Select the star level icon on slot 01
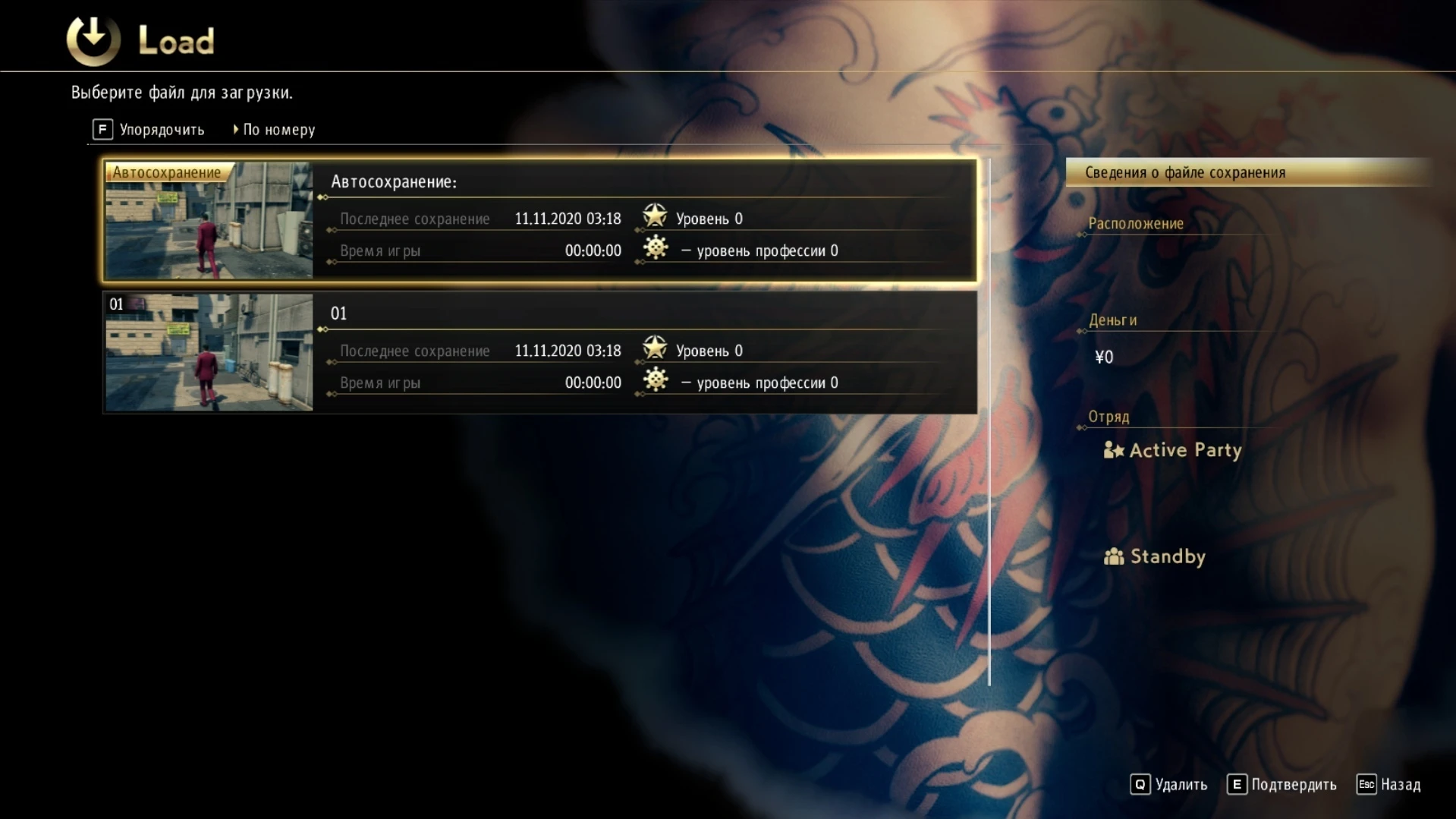The height and width of the screenshot is (819, 1456). coord(654,349)
